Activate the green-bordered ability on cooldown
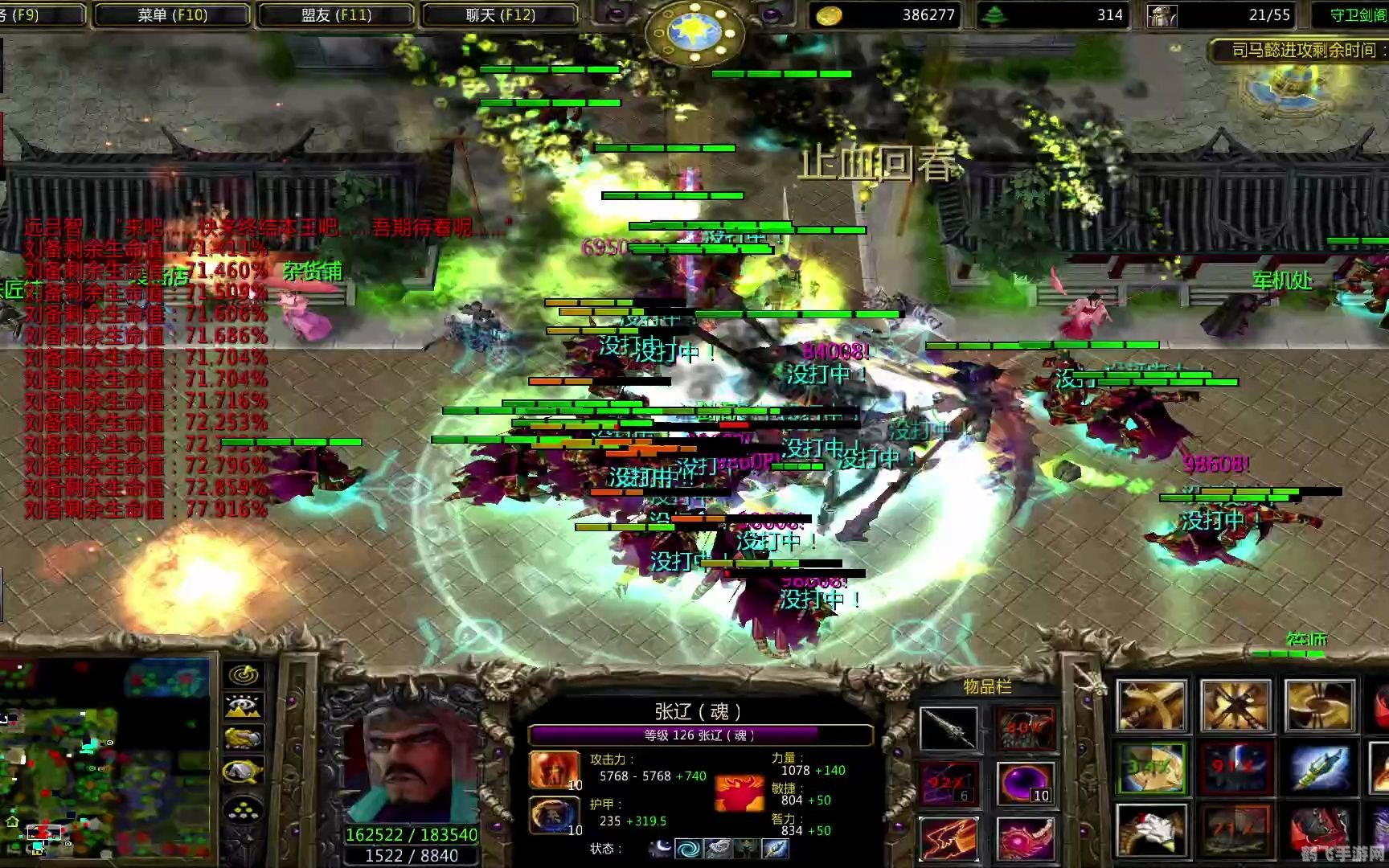 click(1151, 768)
